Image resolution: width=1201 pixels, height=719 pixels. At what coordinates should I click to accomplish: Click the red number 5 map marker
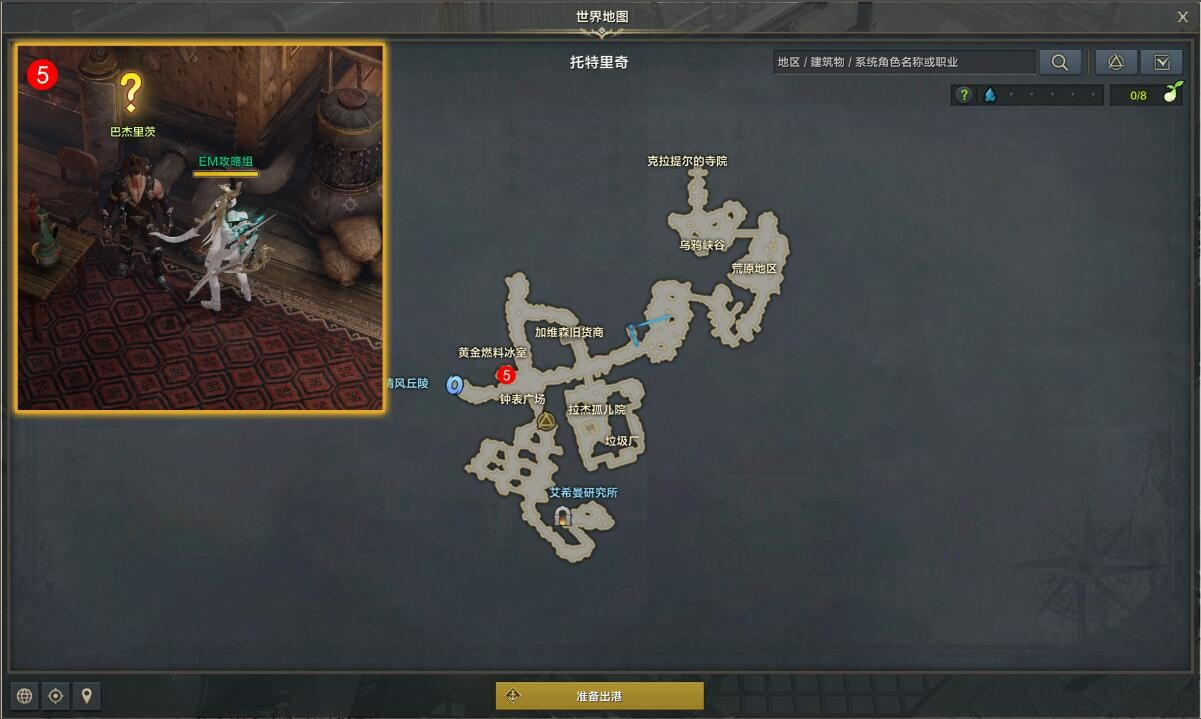click(506, 375)
